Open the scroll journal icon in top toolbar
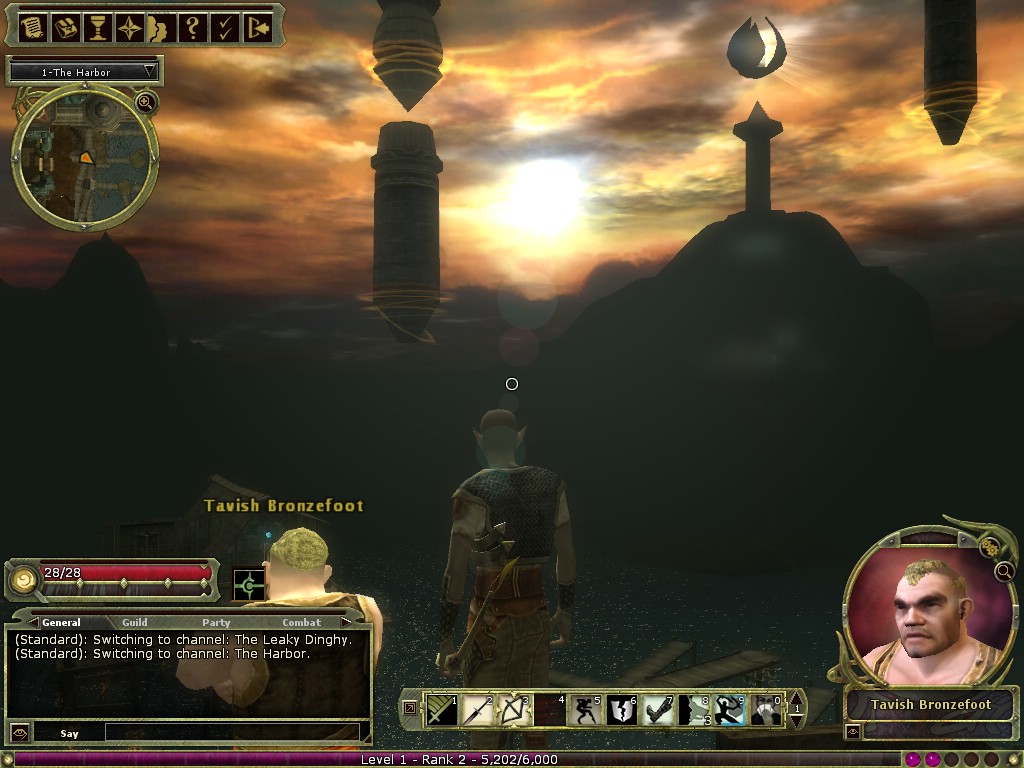 click(x=31, y=28)
